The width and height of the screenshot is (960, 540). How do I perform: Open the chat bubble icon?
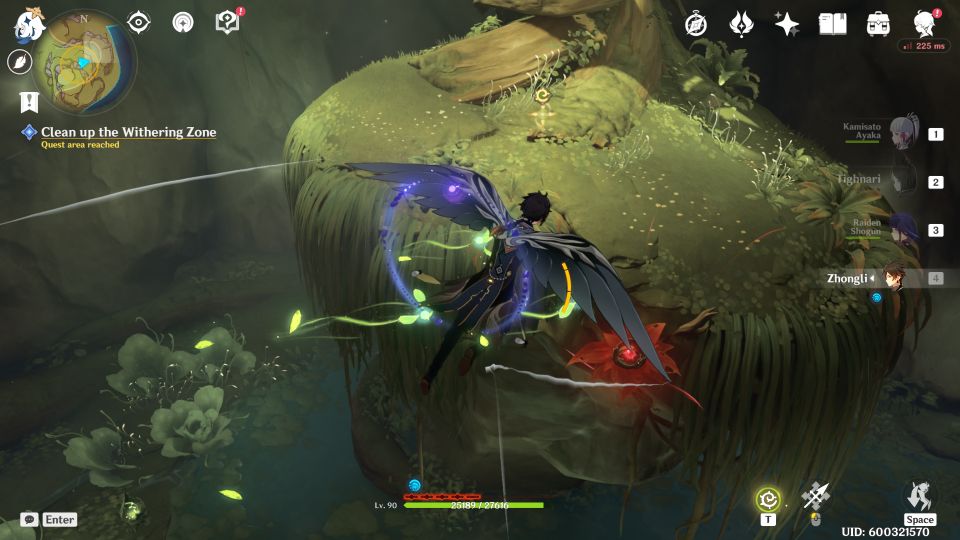coord(29,519)
